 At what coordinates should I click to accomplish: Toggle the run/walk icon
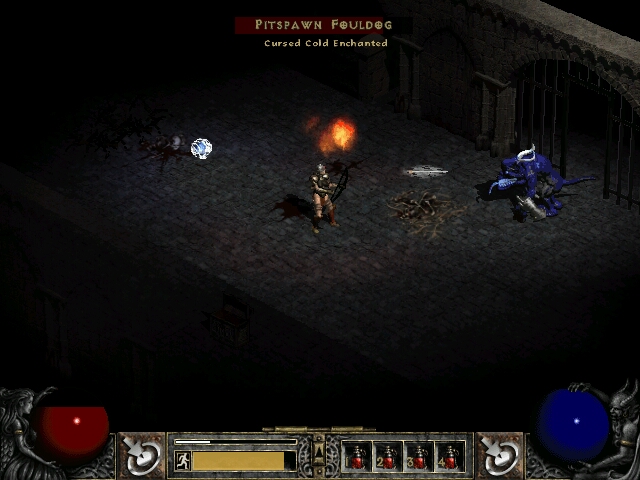coord(182,461)
